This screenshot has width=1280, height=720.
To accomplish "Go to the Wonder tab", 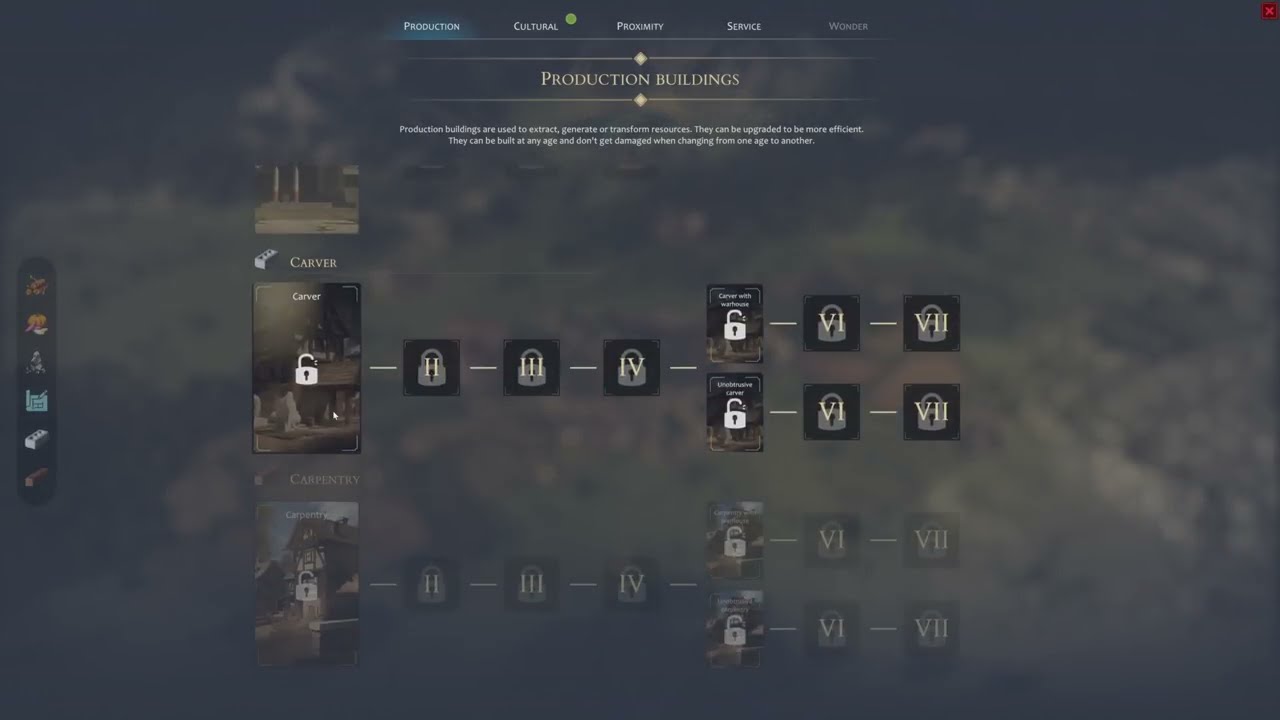I will [848, 26].
